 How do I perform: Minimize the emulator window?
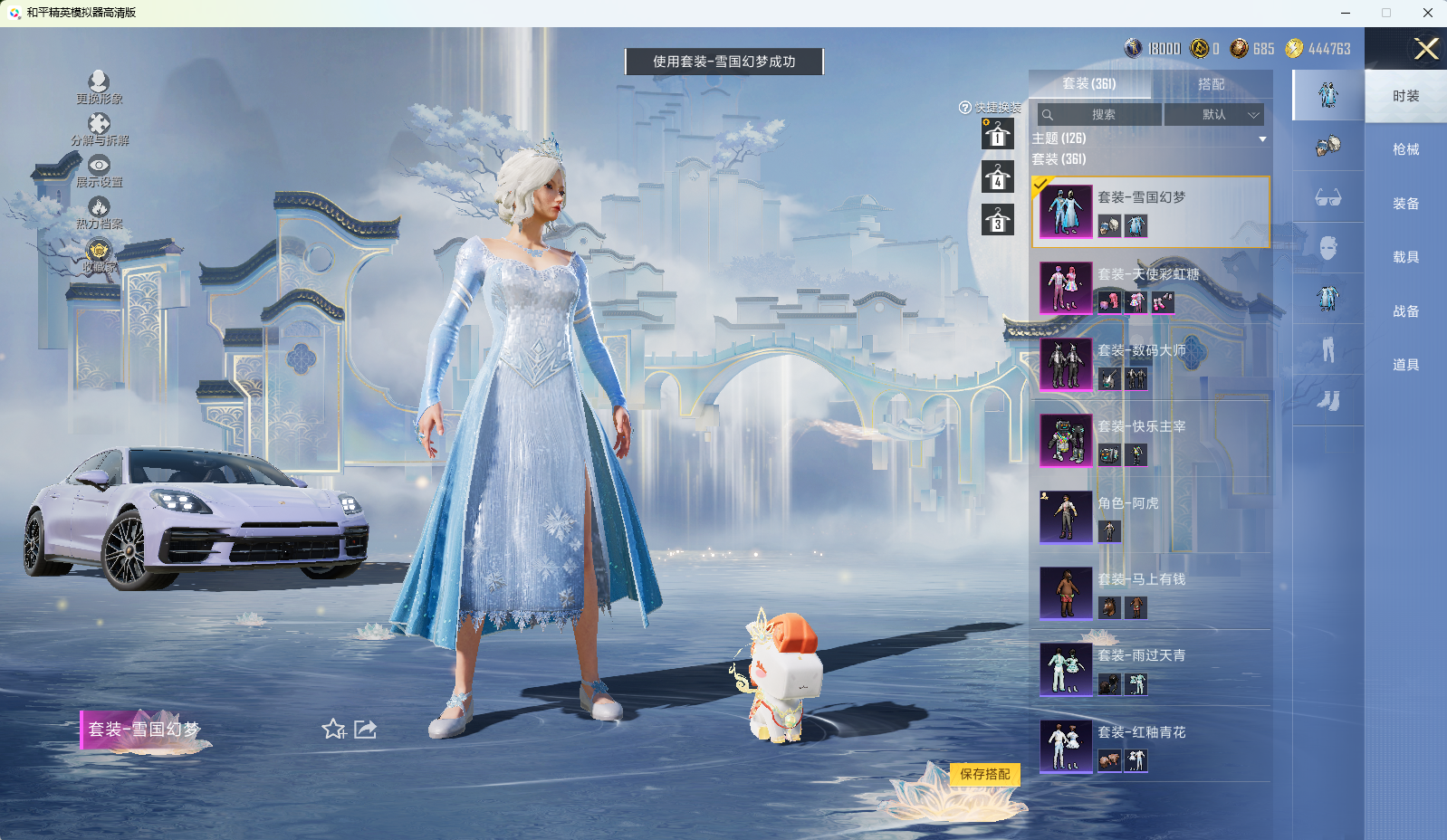pyautogui.click(x=1346, y=13)
